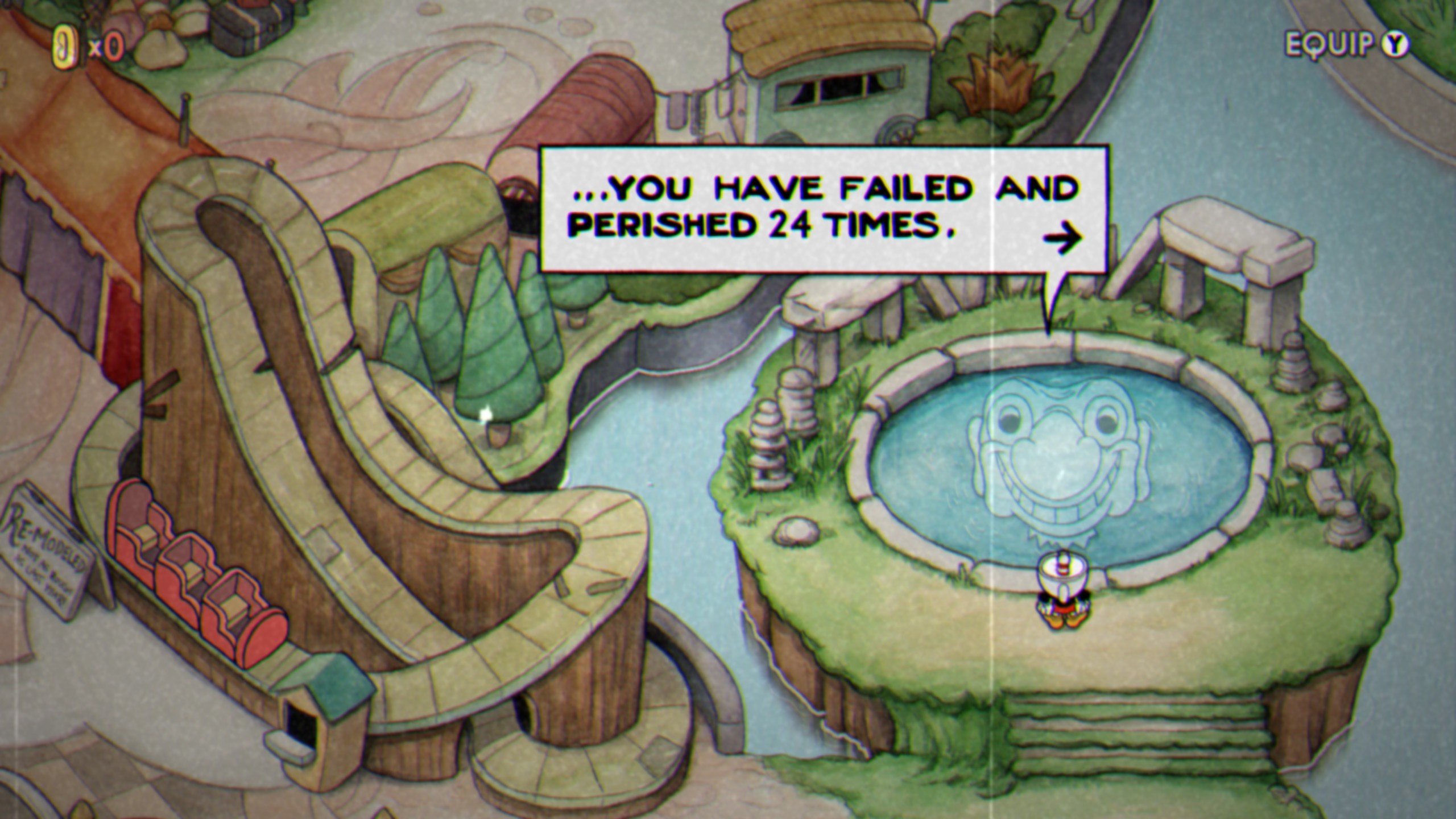
Task: Advance dialogue with the black arrow
Action: [1062, 238]
